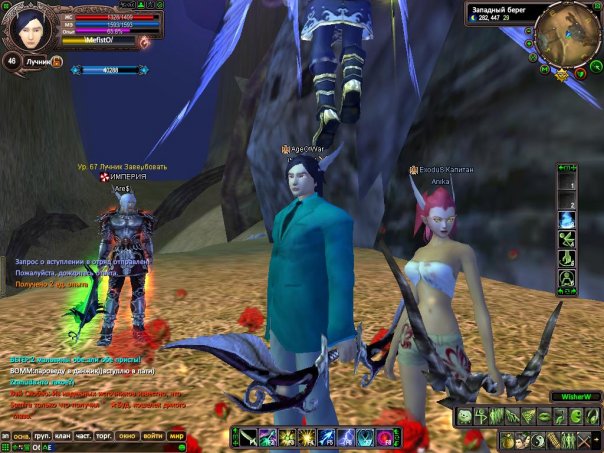Click the padlock icon beside the class name
The image size is (604, 453).
coord(57,62)
